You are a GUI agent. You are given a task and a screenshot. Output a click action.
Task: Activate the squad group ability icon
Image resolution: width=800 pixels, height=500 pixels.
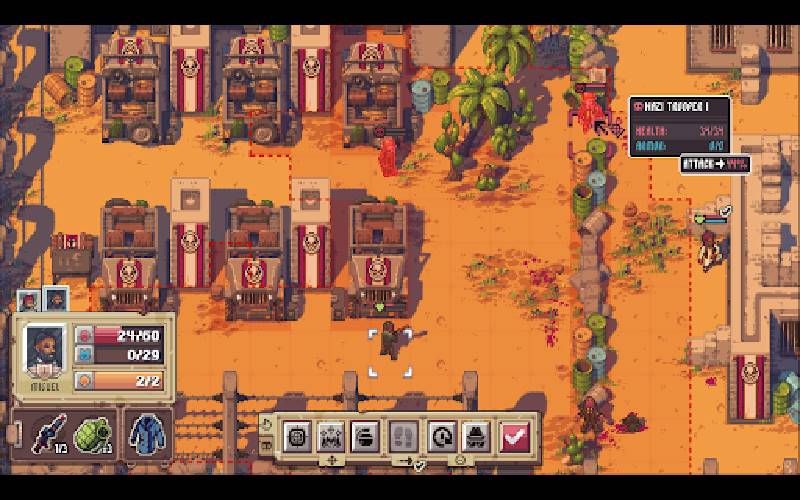331,435
